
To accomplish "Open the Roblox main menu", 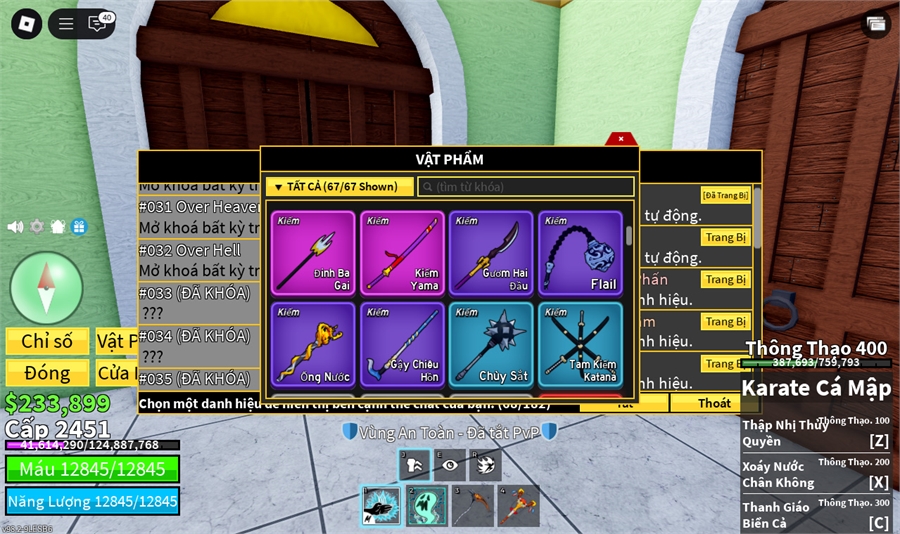I will (27, 24).
